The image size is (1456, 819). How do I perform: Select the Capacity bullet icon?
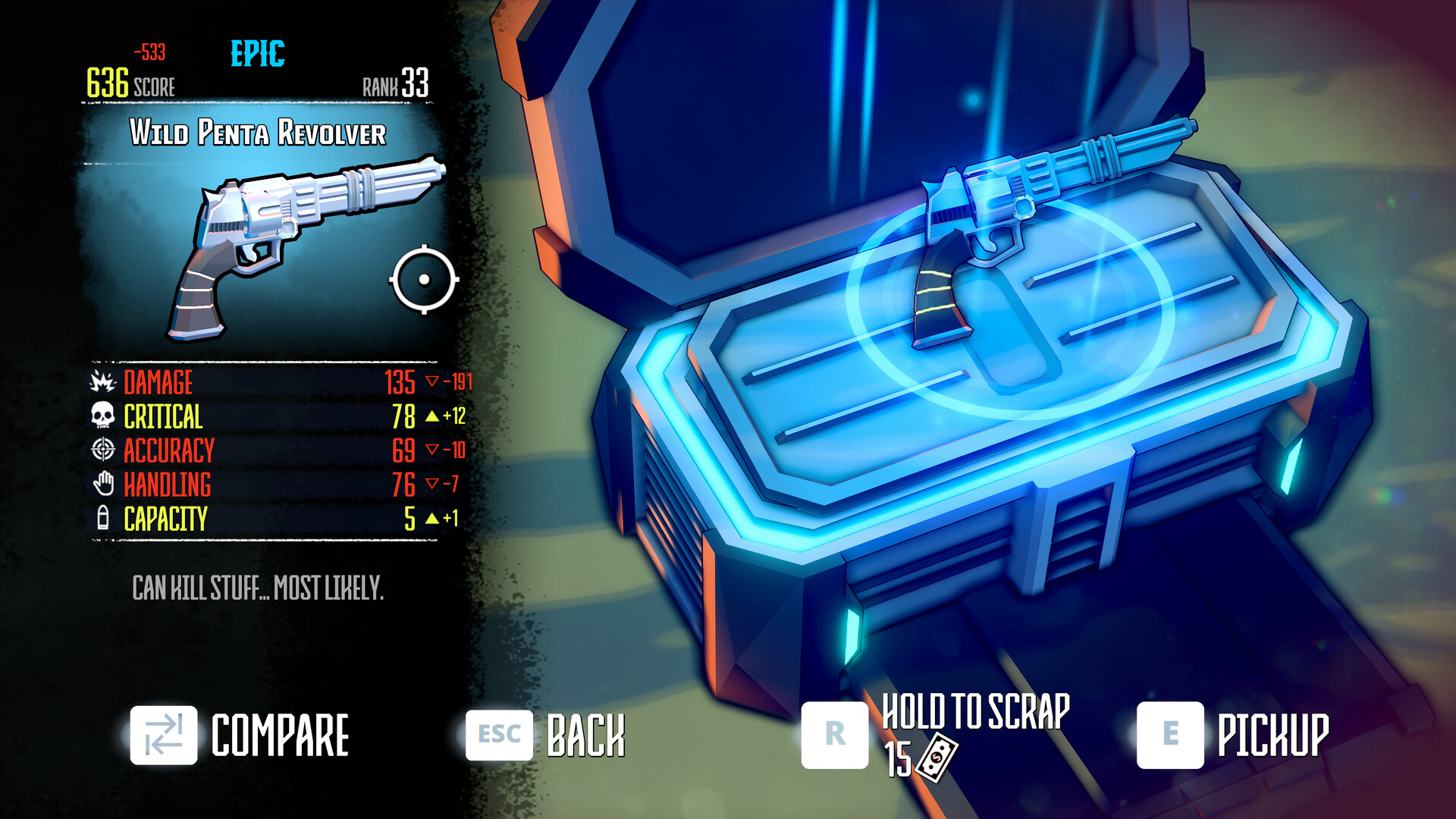click(x=102, y=517)
